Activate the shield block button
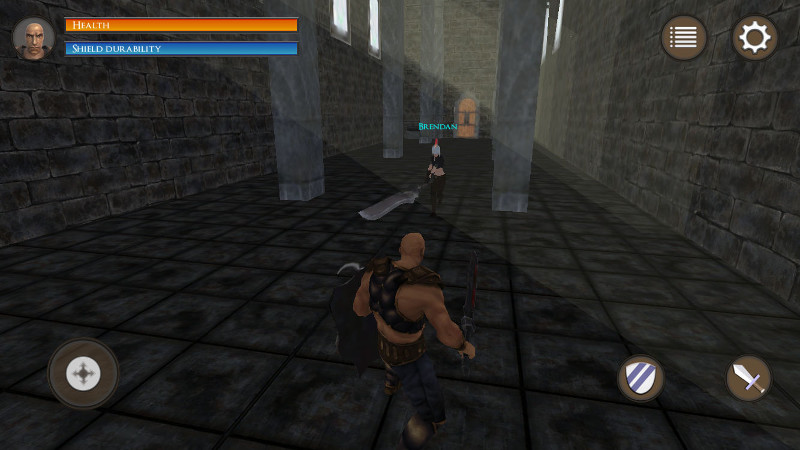The width and height of the screenshot is (800, 450). (x=640, y=378)
